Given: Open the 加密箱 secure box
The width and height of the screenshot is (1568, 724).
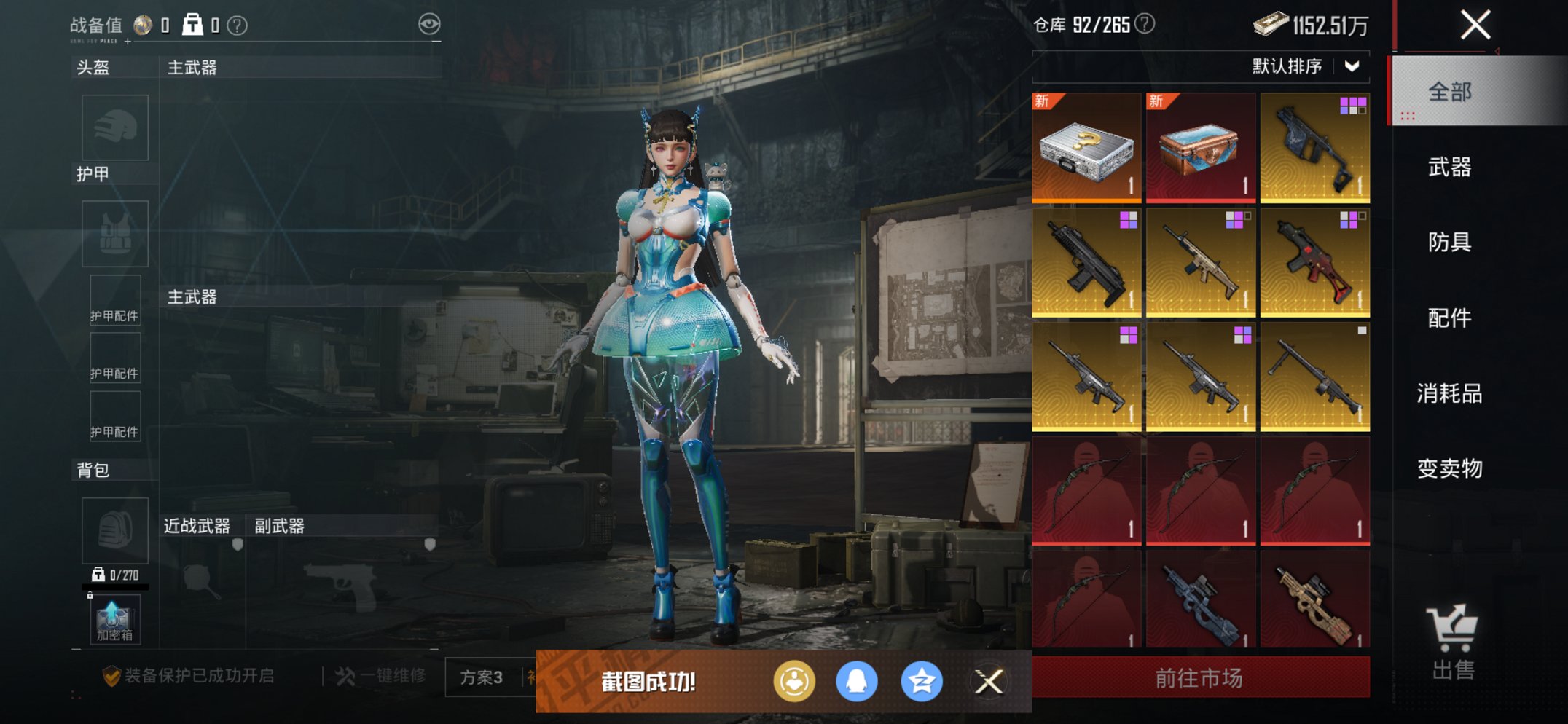Looking at the screenshot, I should (114, 620).
